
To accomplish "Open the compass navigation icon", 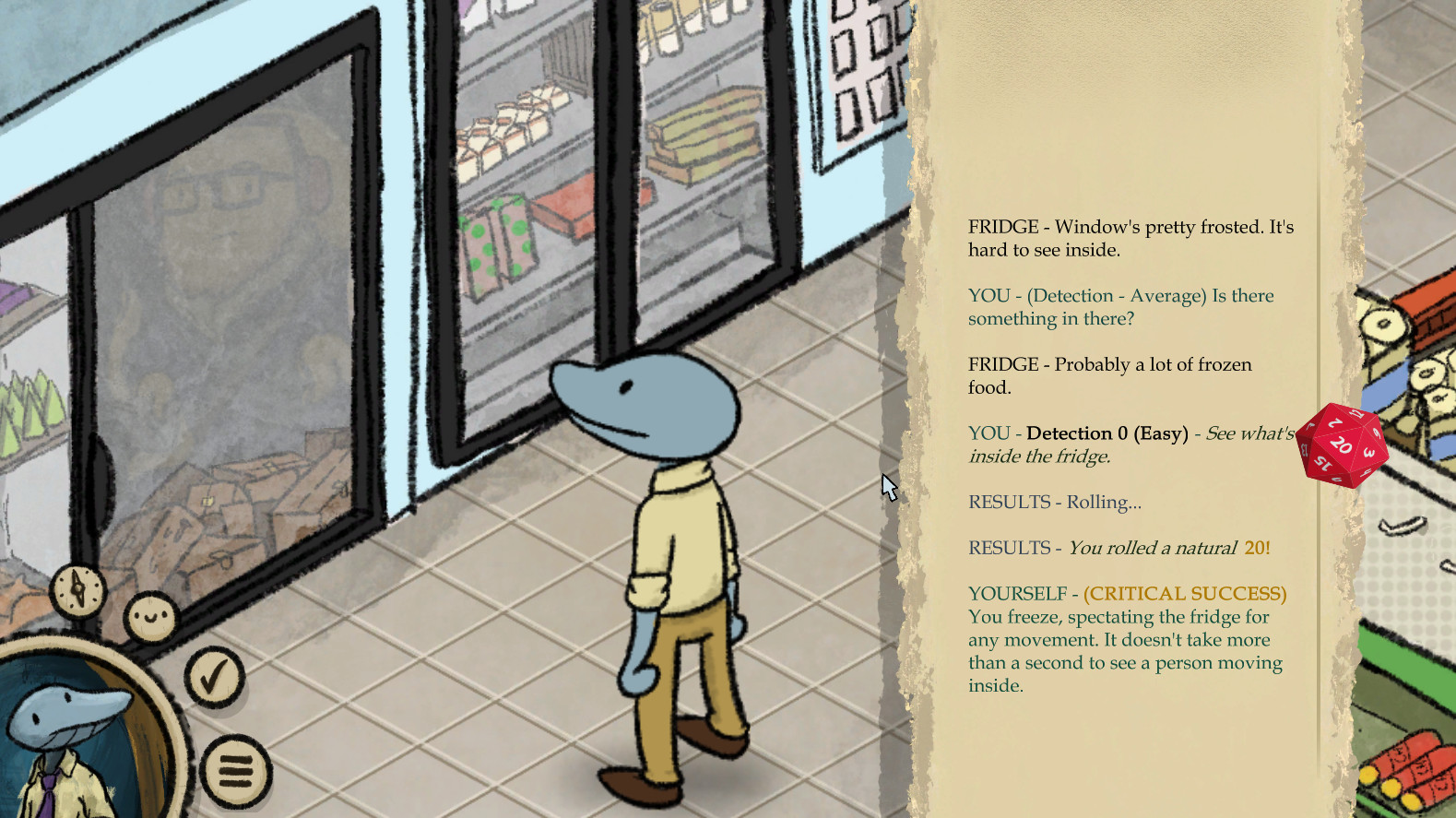I will (79, 590).
